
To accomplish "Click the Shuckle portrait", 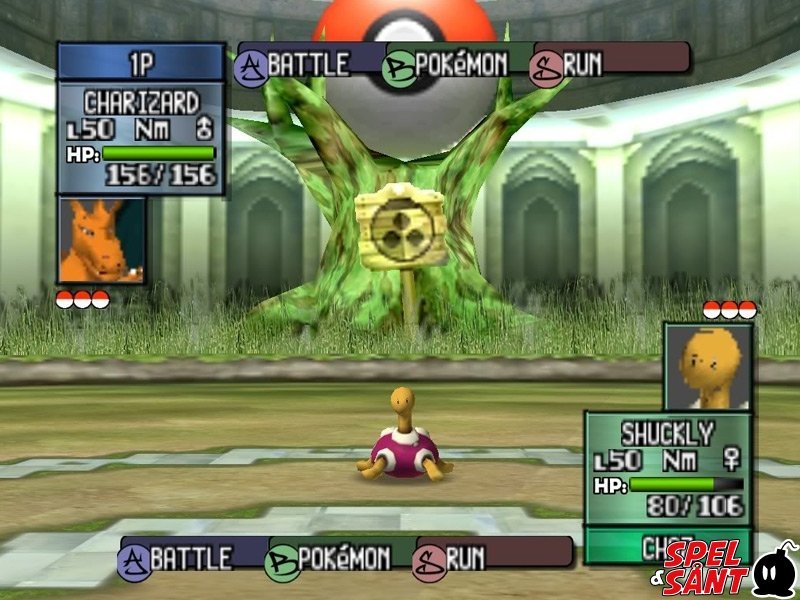I will point(708,366).
